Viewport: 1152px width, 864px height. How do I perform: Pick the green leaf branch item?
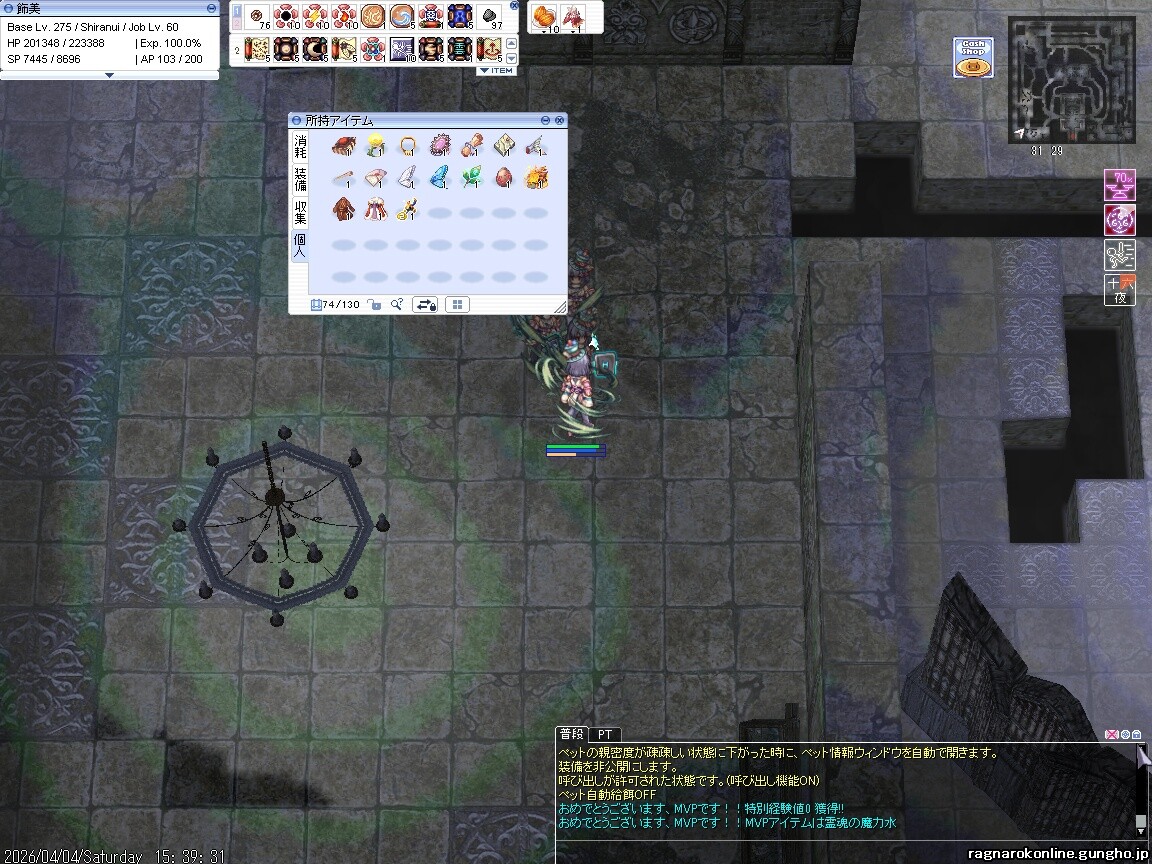coord(471,178)
